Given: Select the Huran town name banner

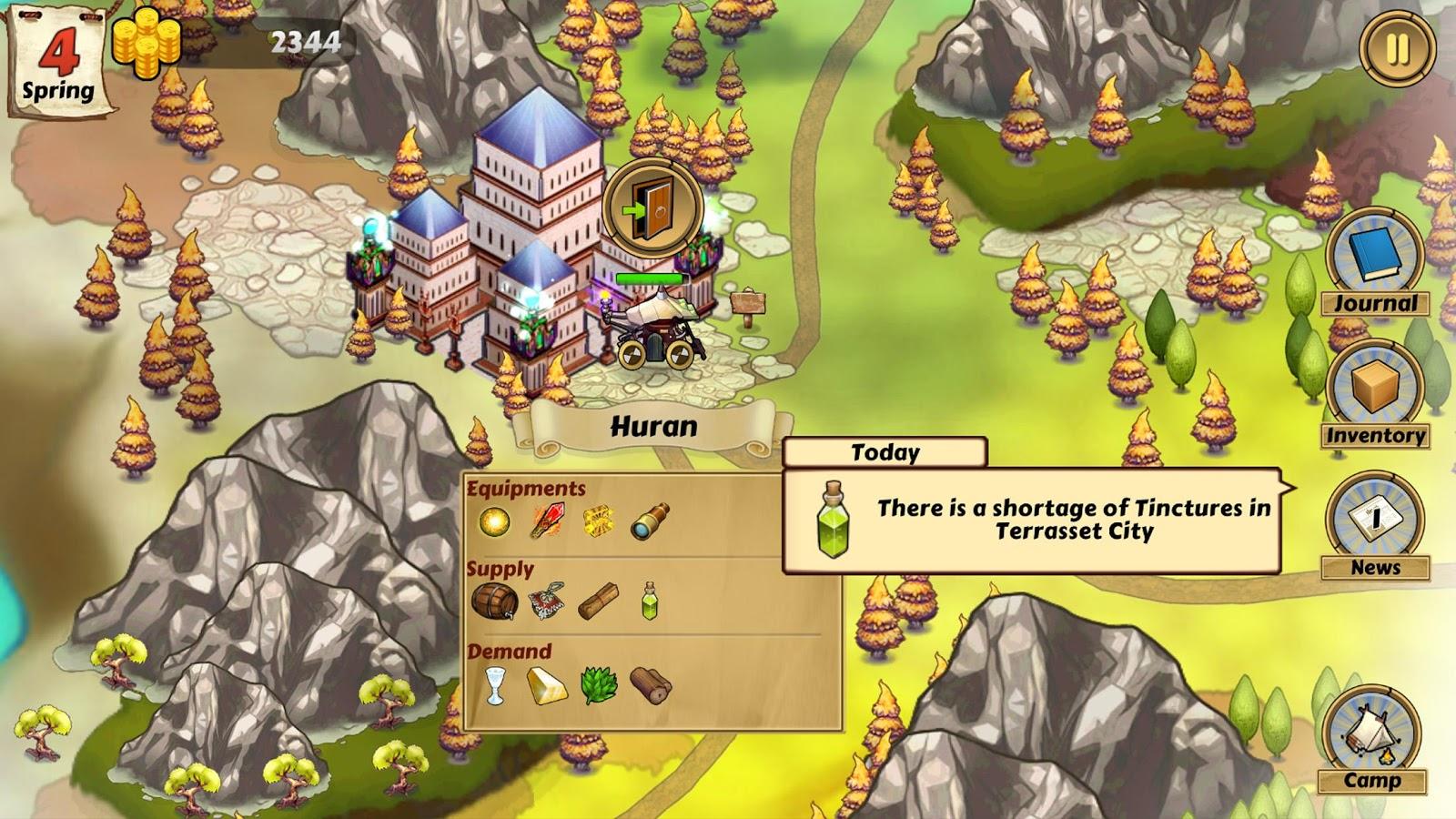Looking at the screenshot, I should click(653, 427).
